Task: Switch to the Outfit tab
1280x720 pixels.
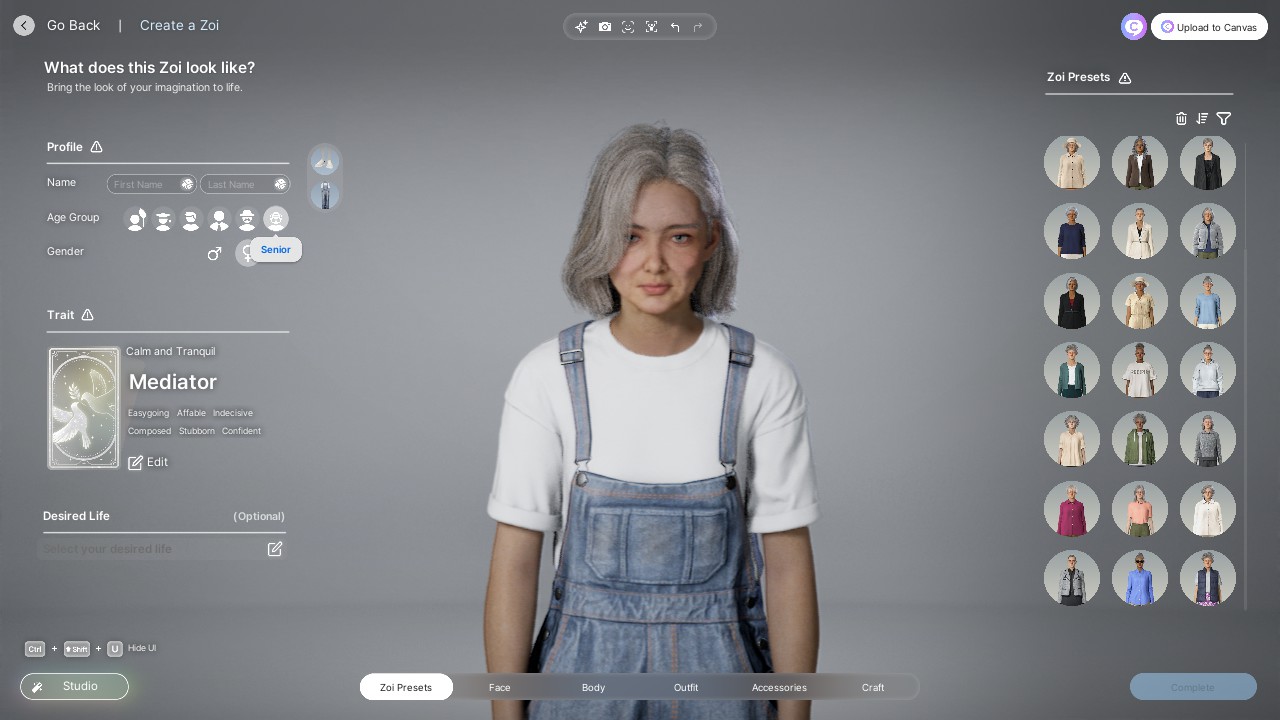Action: [686, 687]
